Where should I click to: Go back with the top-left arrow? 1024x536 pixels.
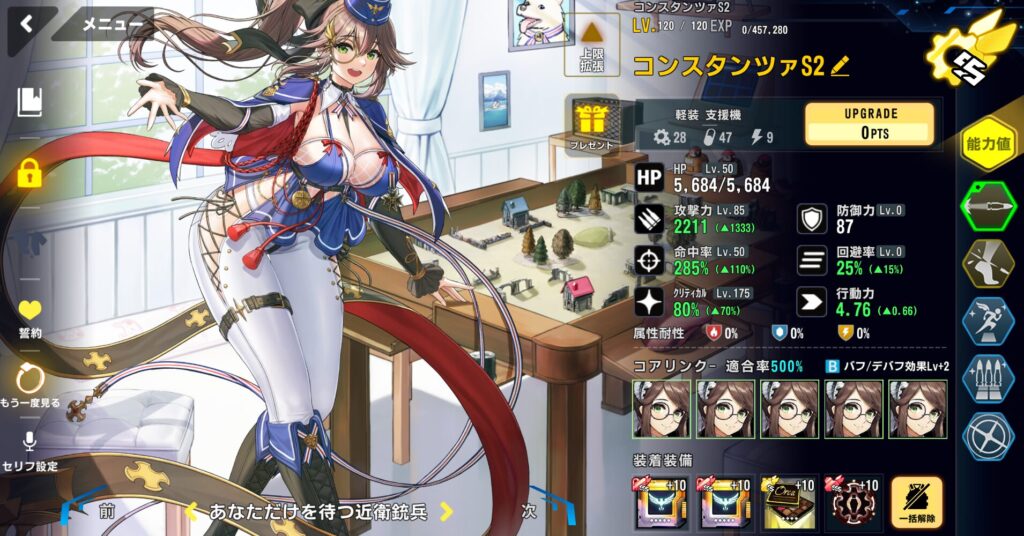24,24
